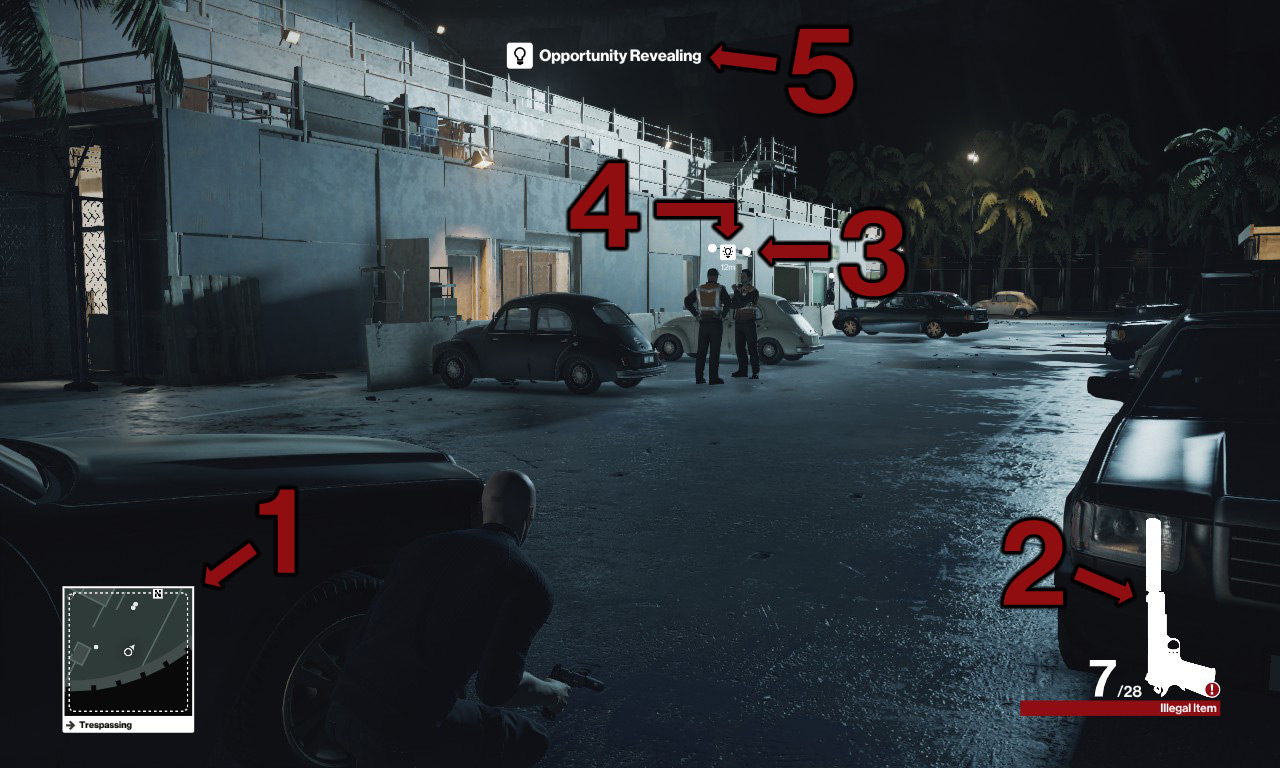Click the '12m' distance label below the lightbulb

click(728, 266)
